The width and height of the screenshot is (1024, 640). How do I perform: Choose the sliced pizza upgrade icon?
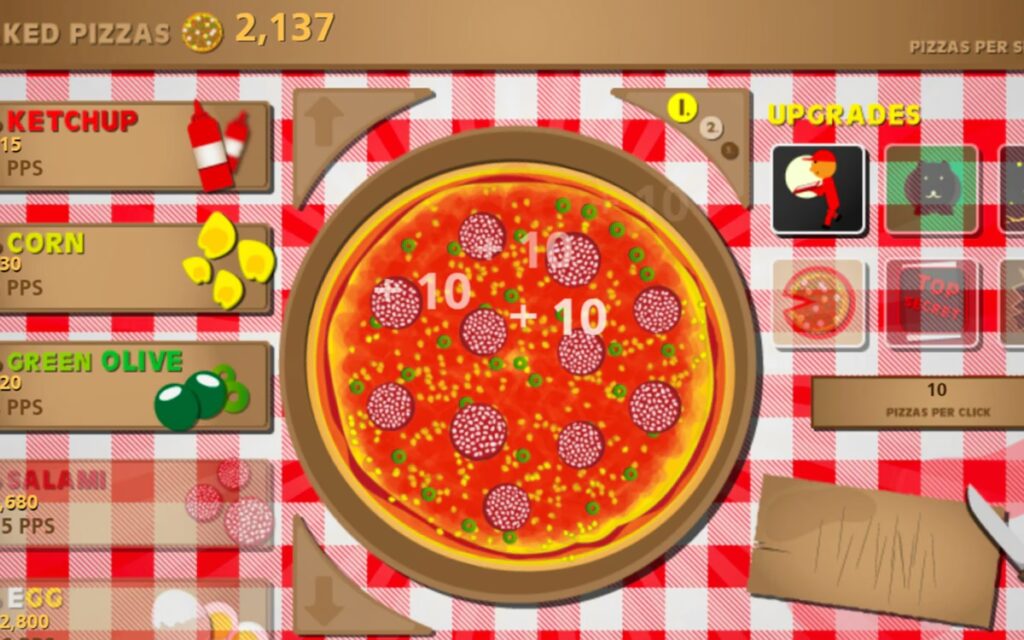(x=818, y=303)
